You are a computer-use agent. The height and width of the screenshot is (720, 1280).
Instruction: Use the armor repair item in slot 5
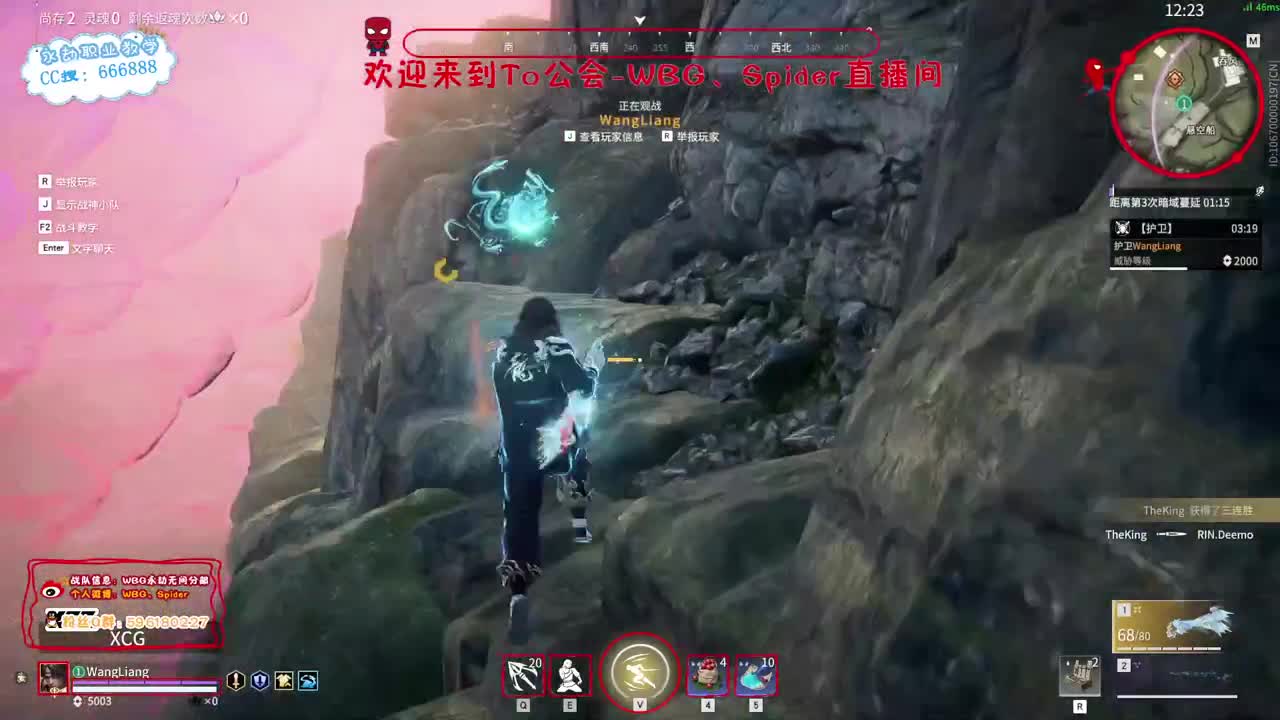coord(754,675)
